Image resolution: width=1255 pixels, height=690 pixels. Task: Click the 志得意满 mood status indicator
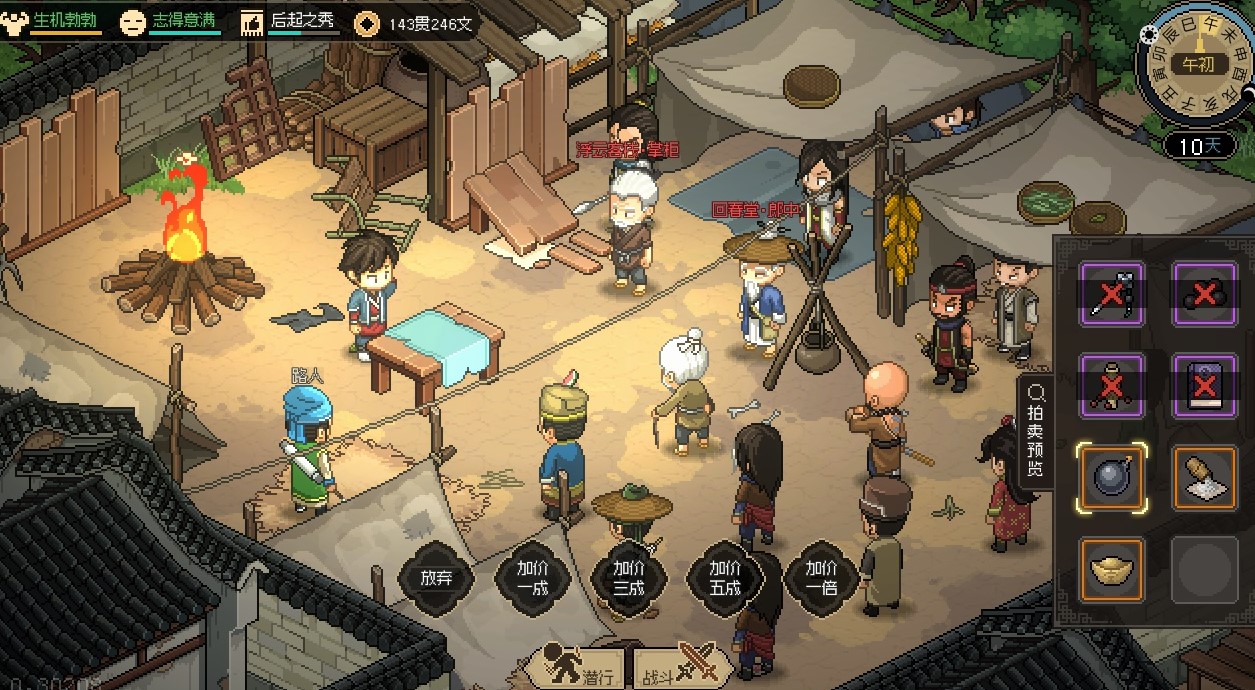pyautogui.click(x=170, y=21)
